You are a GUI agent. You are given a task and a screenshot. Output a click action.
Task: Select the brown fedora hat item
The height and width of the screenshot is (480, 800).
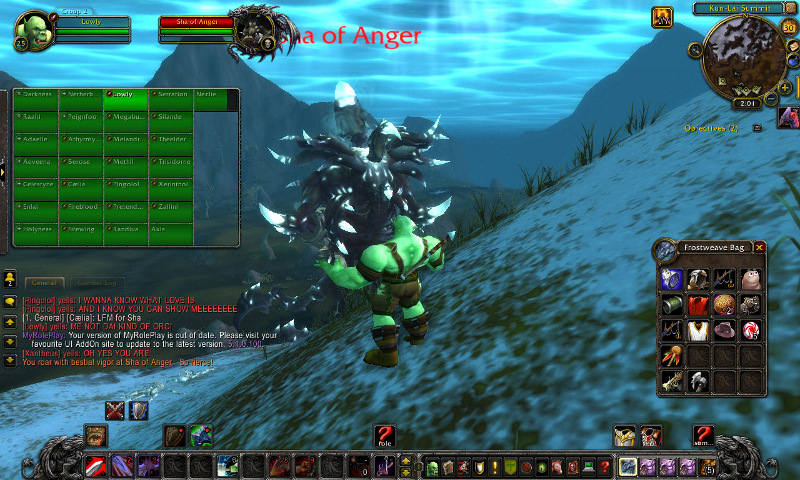click(x=723, y=330)
